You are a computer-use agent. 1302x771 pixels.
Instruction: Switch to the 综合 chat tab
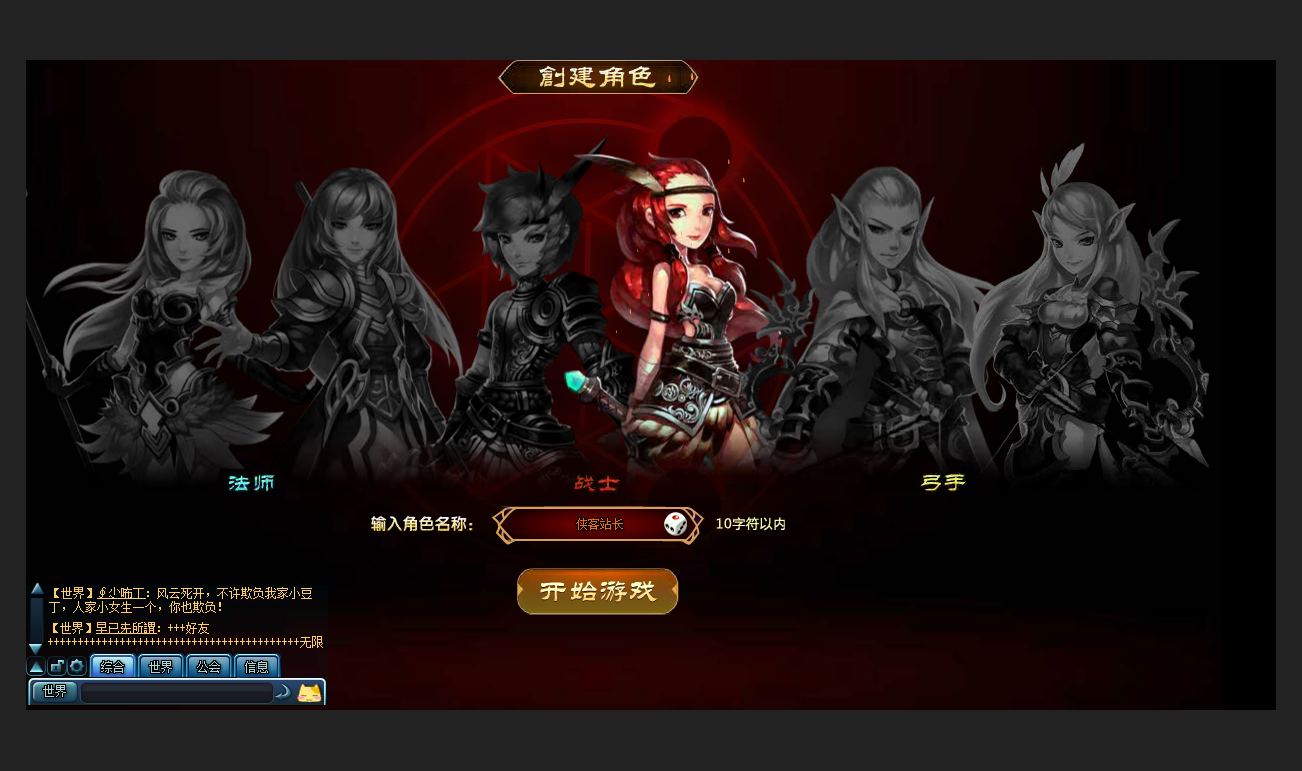coord(112,667)
